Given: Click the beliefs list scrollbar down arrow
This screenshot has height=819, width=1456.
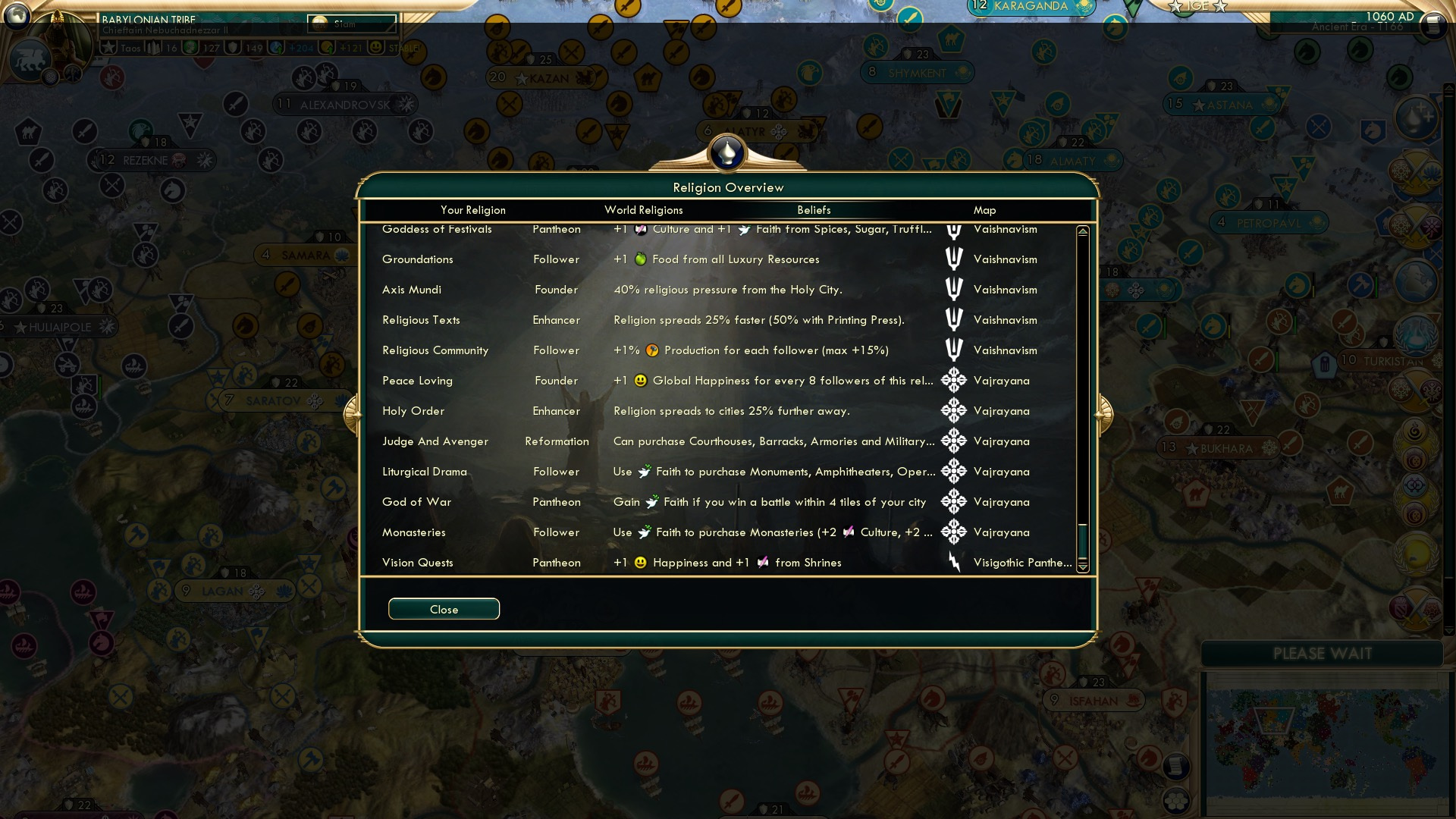Looking at the screenshot, I should 1083,567.
